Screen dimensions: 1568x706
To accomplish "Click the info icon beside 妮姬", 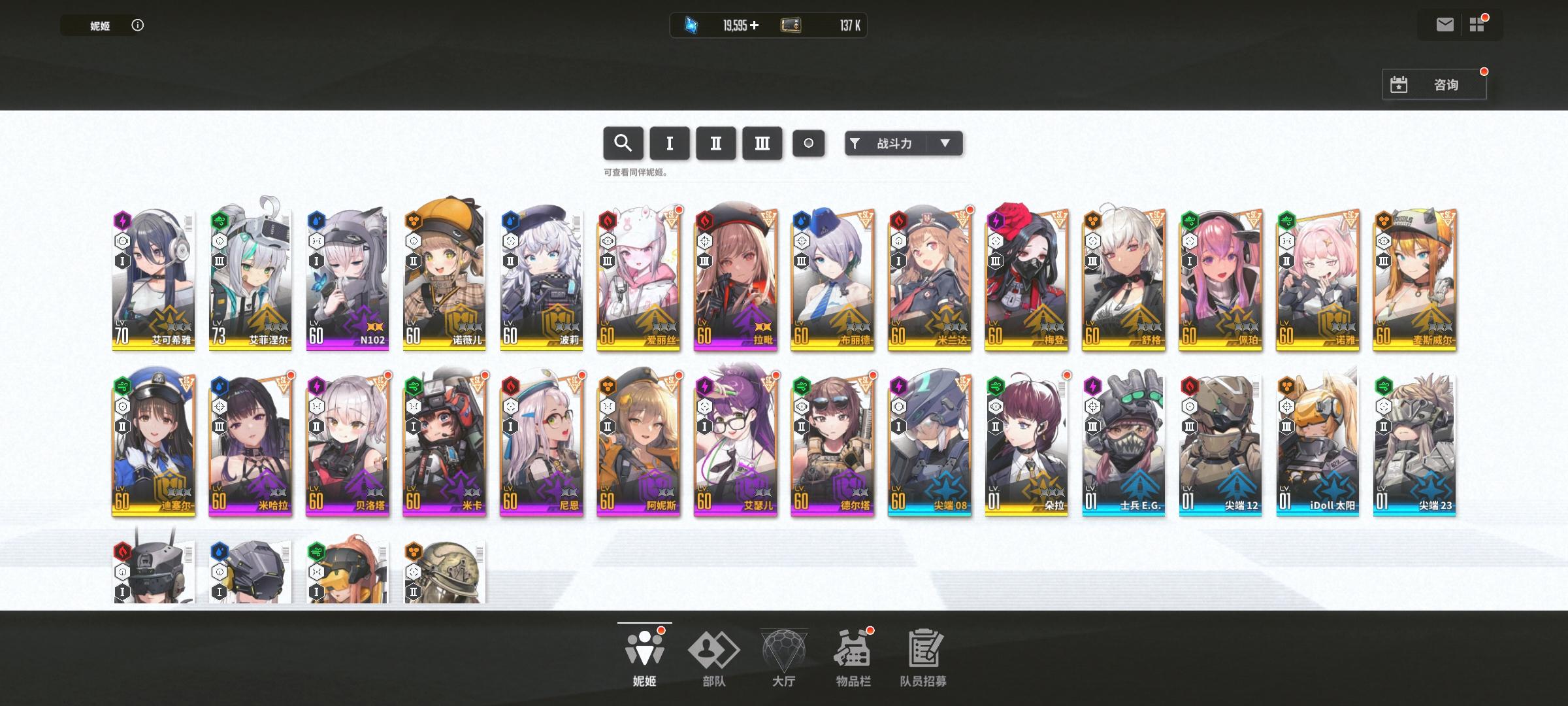I will tap(137, 25).
